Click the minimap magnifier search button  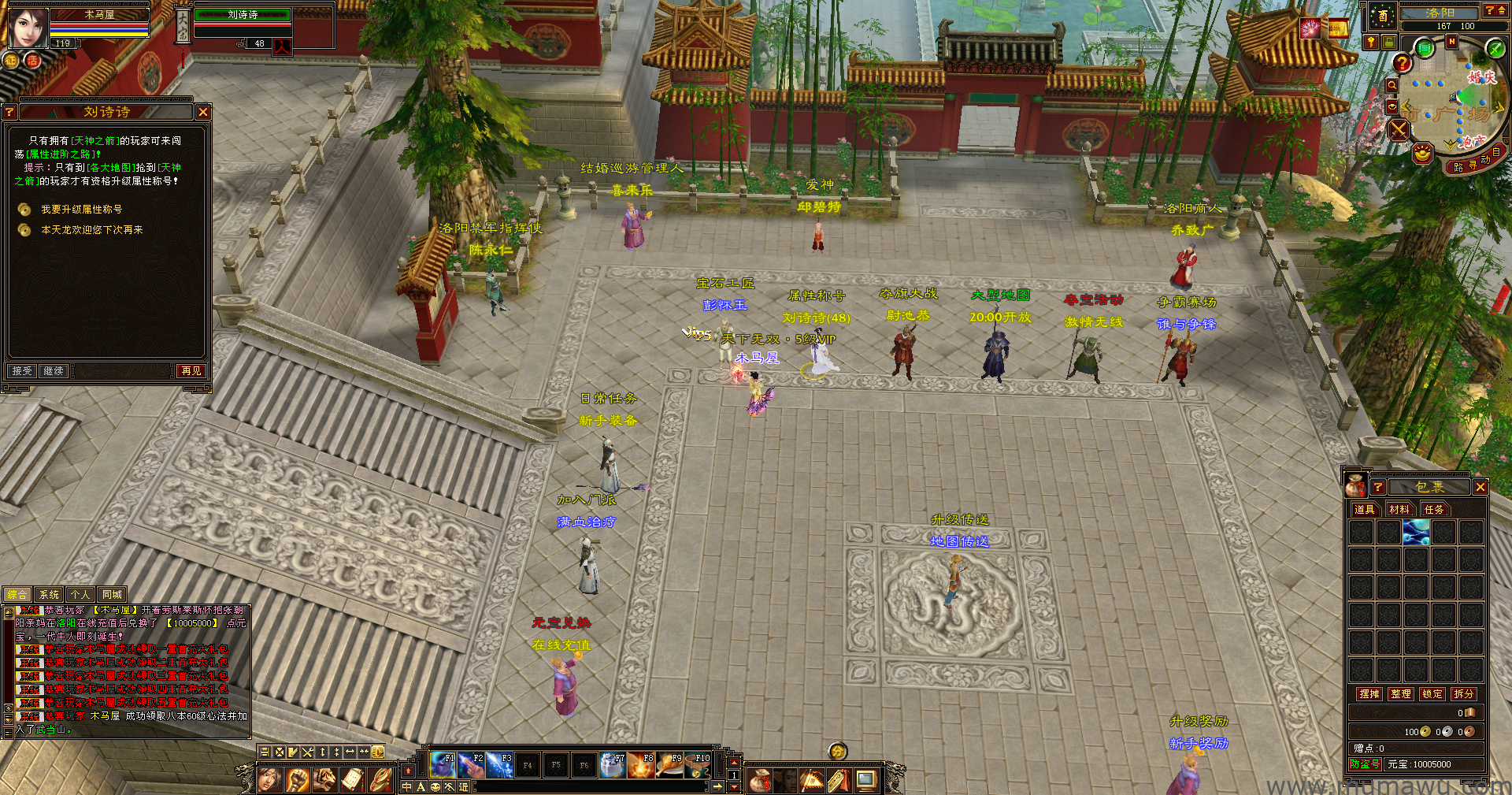pos(1392,85)
